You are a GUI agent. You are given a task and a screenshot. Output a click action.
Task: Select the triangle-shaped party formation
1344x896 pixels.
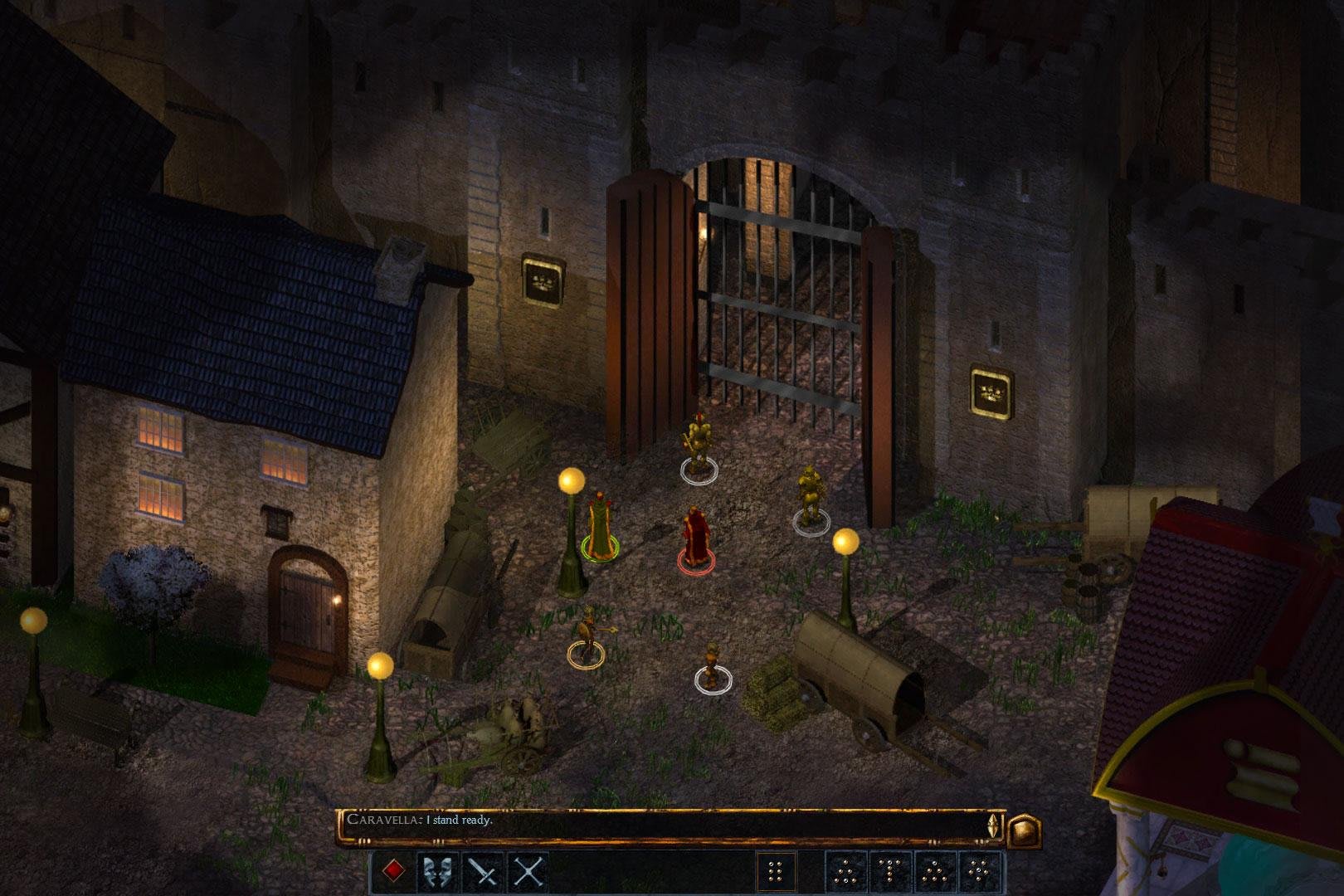(x=845, y=872)
